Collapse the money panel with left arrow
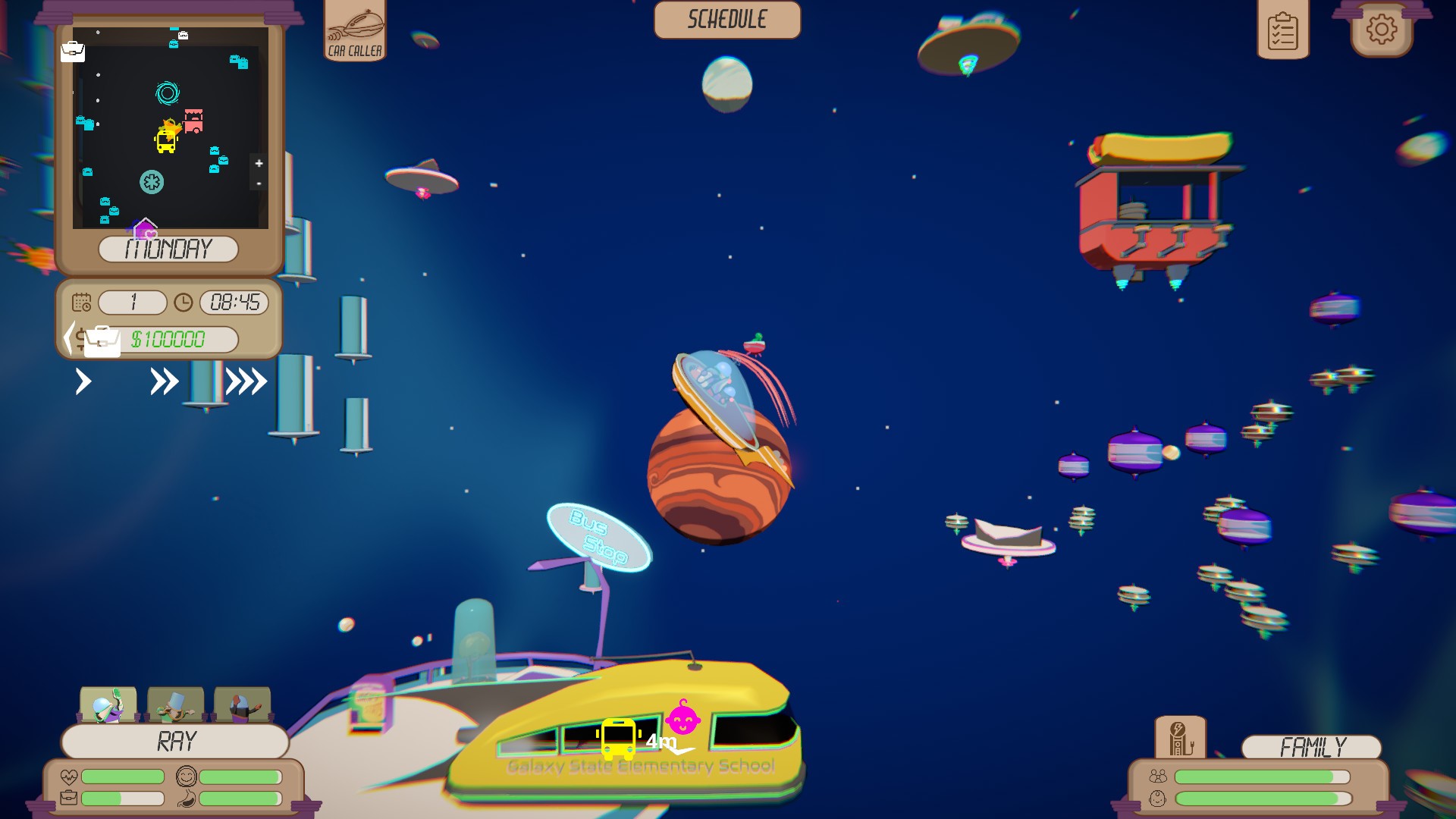The image size is (1456, 819). pos(71,338)
